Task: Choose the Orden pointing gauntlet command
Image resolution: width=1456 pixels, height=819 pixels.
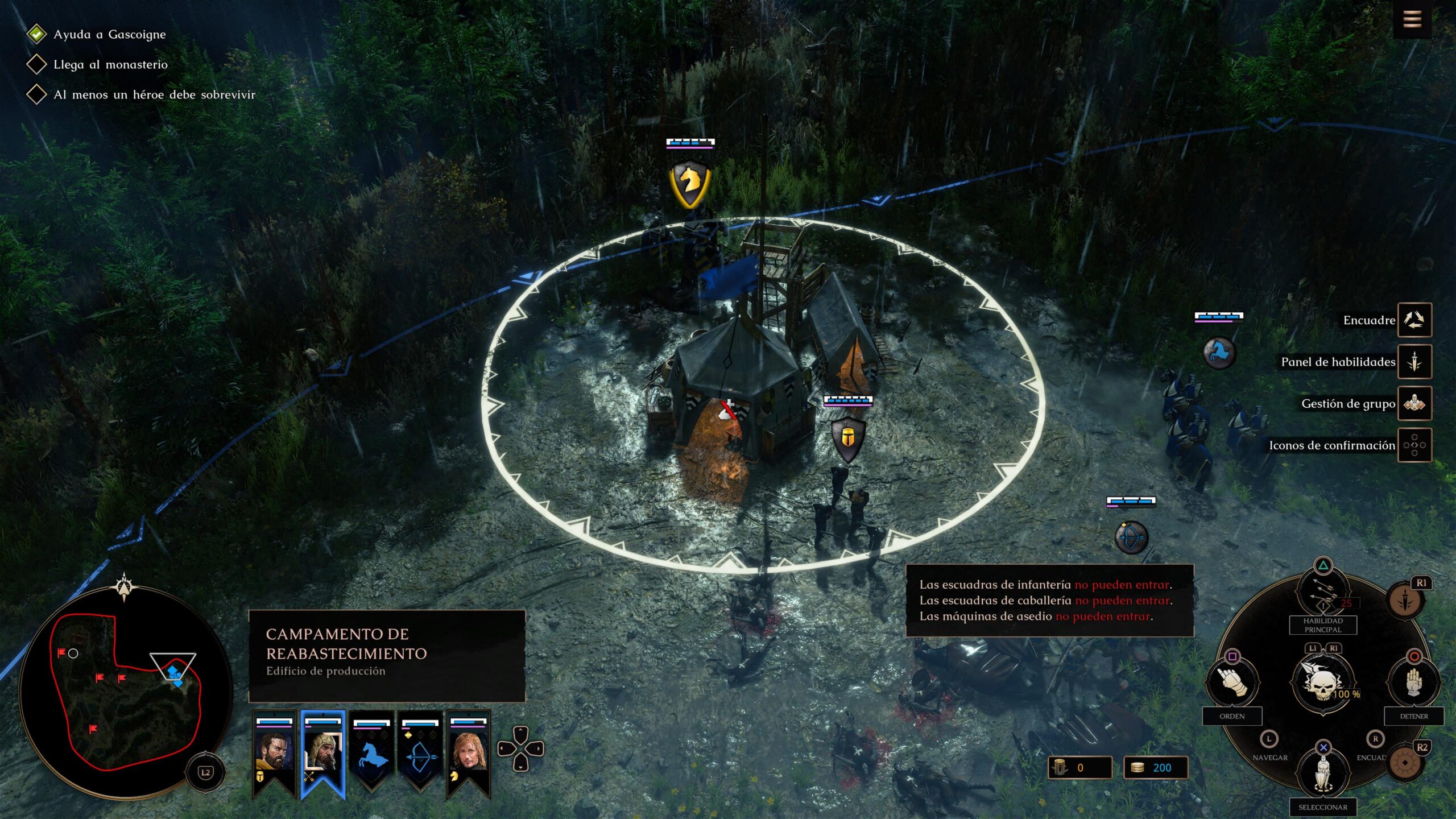Action: 1232,682
